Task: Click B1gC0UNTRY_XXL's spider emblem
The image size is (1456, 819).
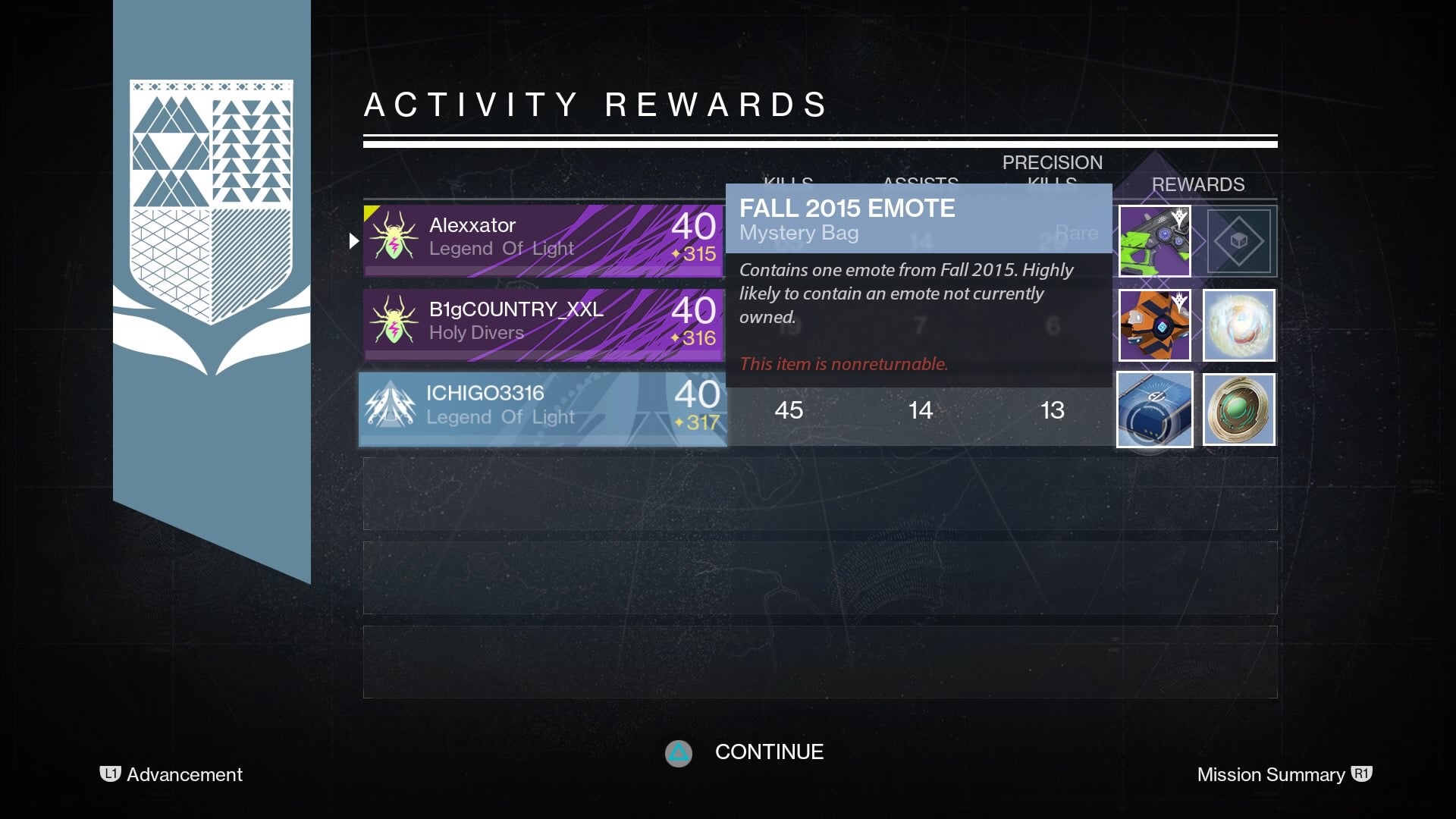Action: 394,321
